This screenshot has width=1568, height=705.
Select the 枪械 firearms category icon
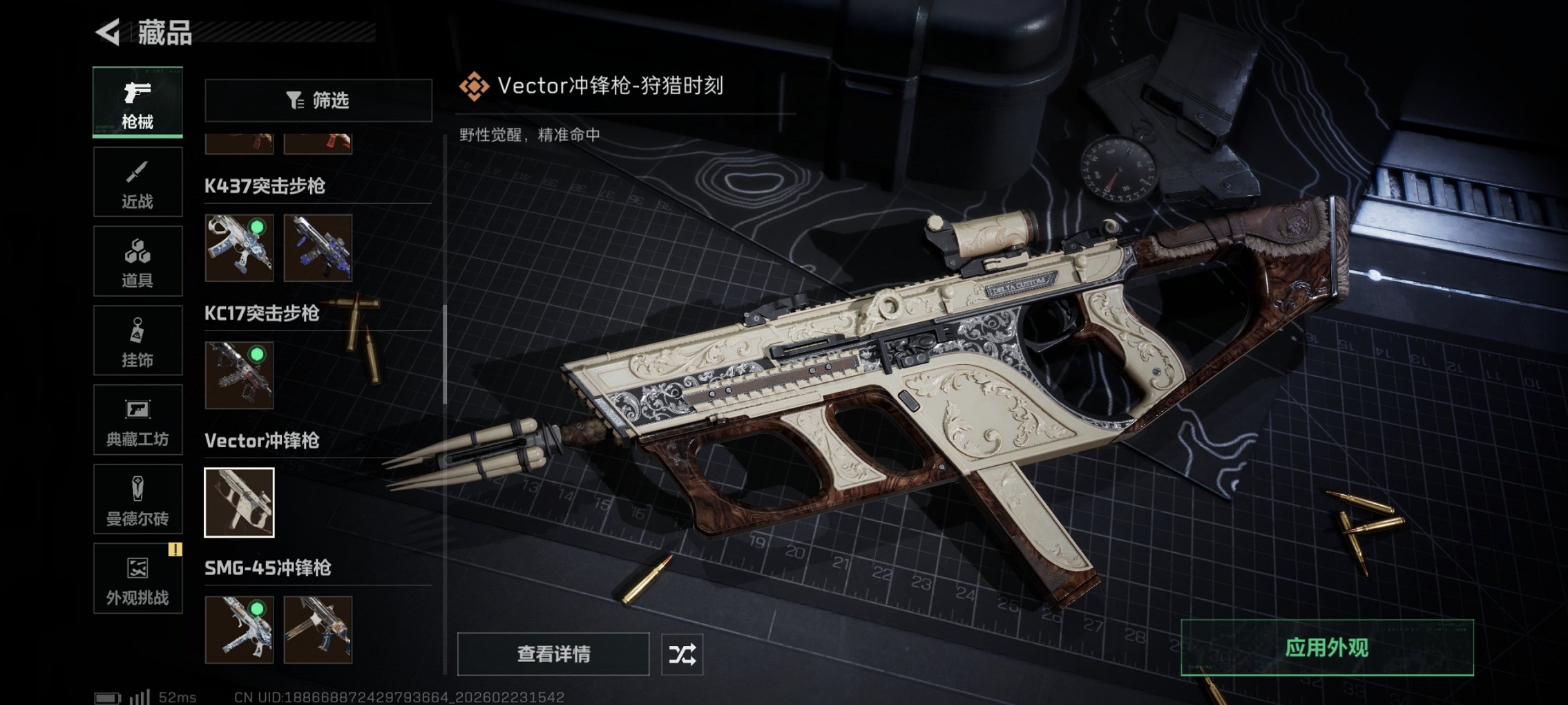coord(137,102)
